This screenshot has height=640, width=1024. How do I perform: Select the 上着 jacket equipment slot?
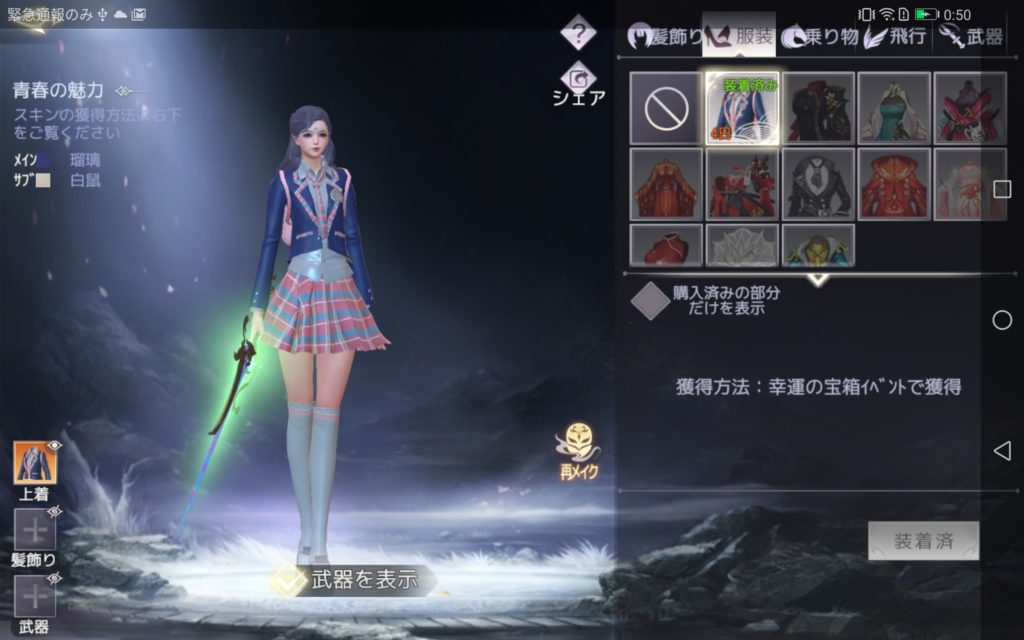click(35, 463)
